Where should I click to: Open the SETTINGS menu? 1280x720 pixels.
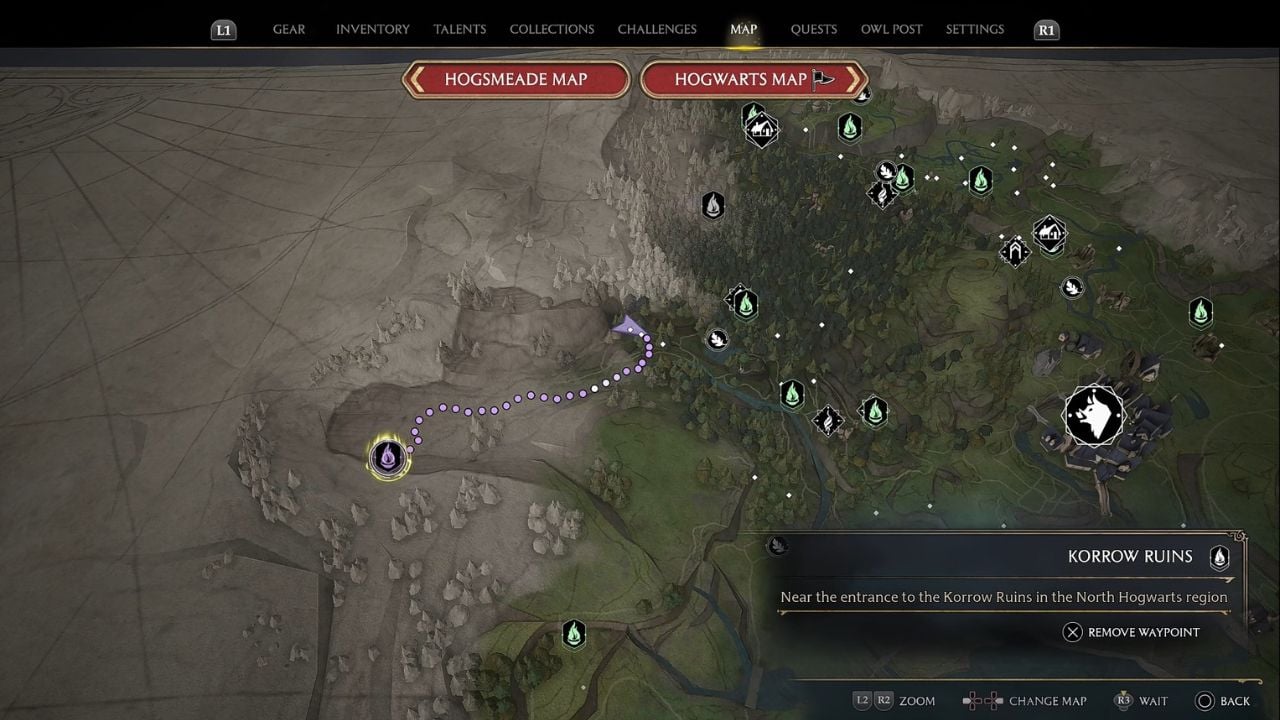tap(975, 29)
